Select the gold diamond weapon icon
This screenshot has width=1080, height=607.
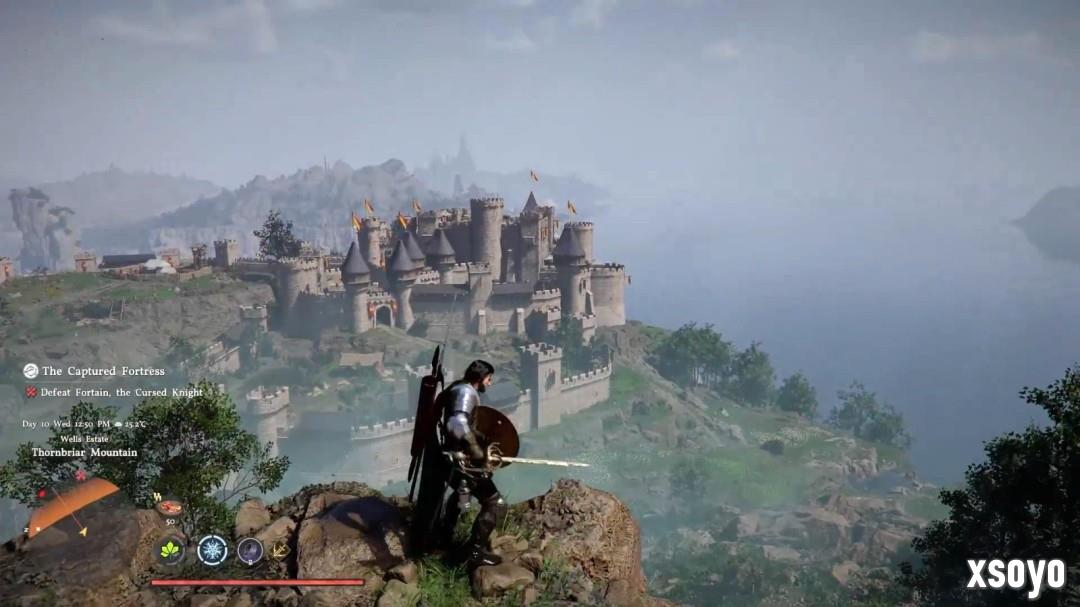(x=280, y=550)
